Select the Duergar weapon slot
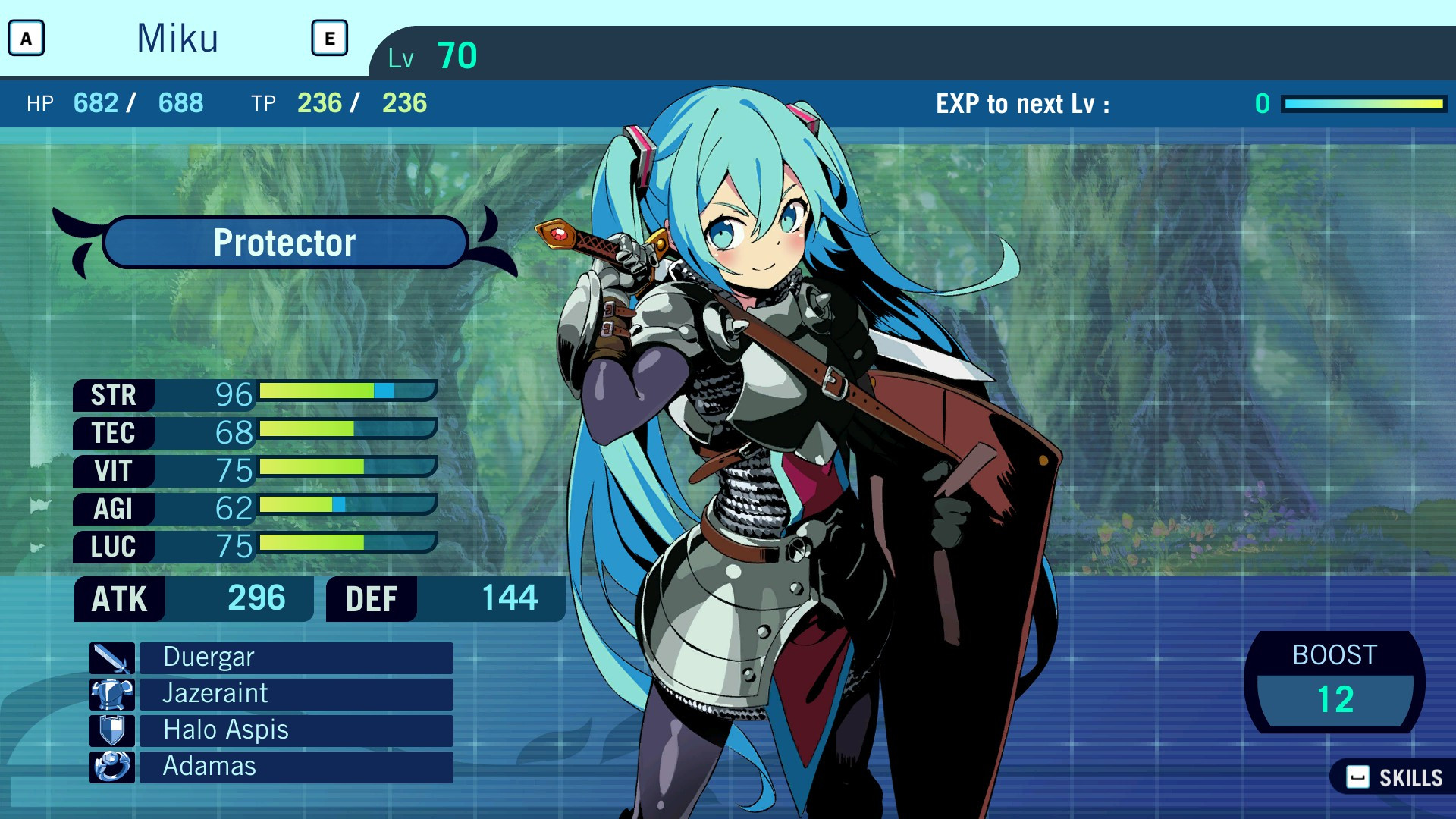Screen dimensions: 1456x819 [x=296, y=657]
